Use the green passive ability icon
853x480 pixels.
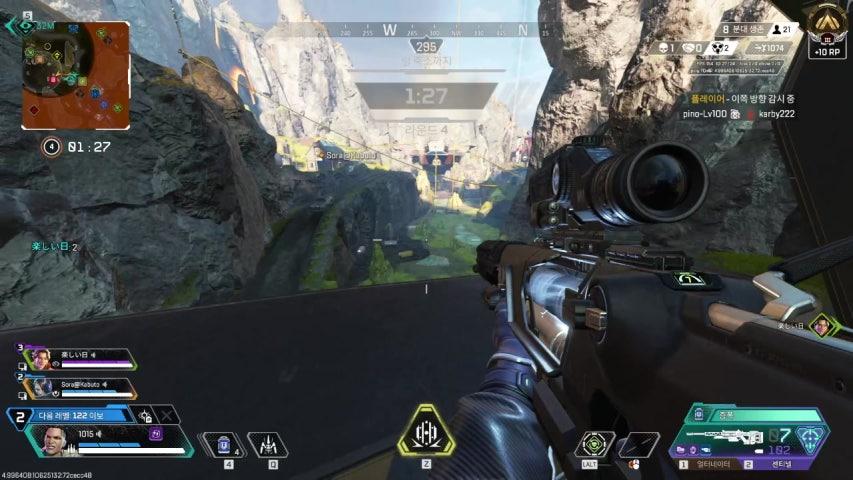pyautogui.click(x=595, y=444)
